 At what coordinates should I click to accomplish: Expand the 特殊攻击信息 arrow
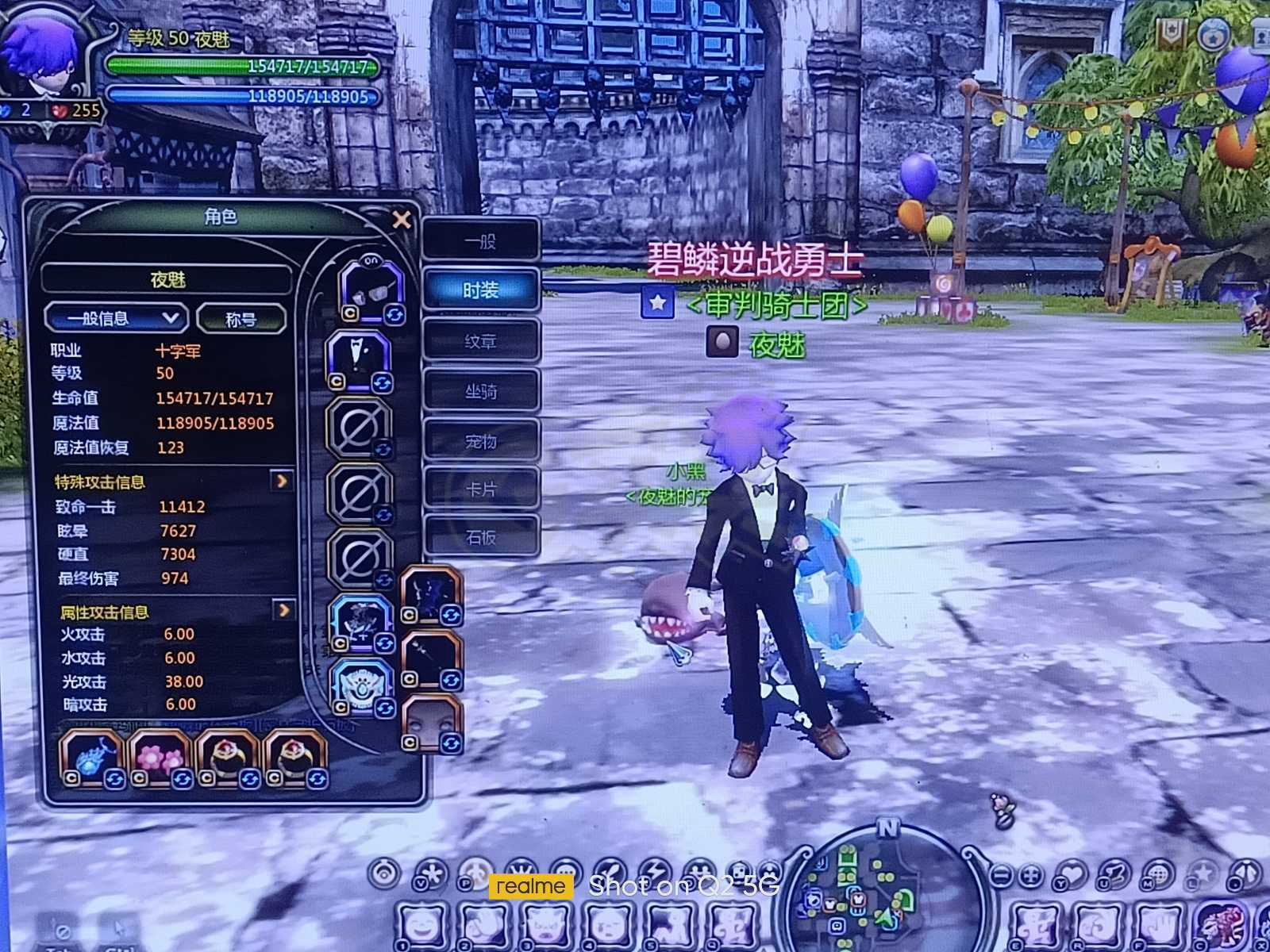pos(282,481)
